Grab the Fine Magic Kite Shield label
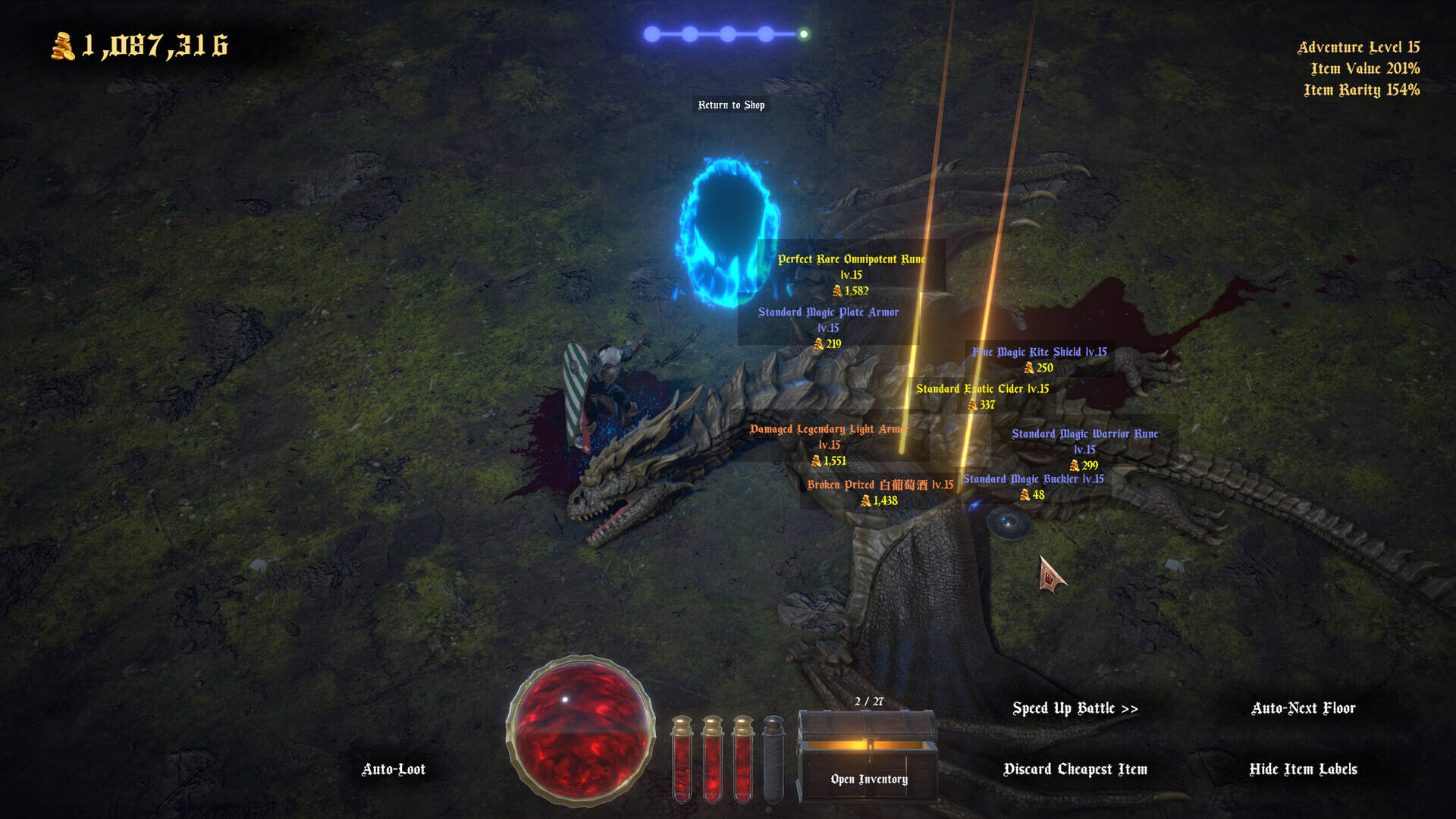The height and width of the screenshot is (819, 1456). click(x=1040, y=352)
